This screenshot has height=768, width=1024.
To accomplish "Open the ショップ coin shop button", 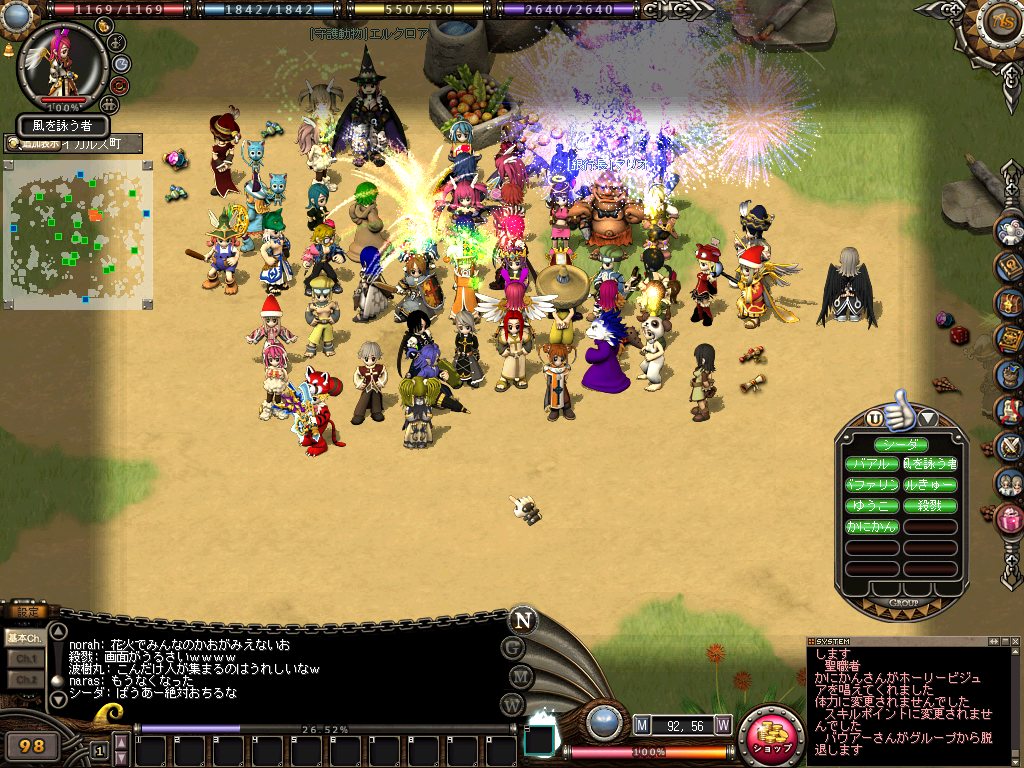I will tap(771, 738).
